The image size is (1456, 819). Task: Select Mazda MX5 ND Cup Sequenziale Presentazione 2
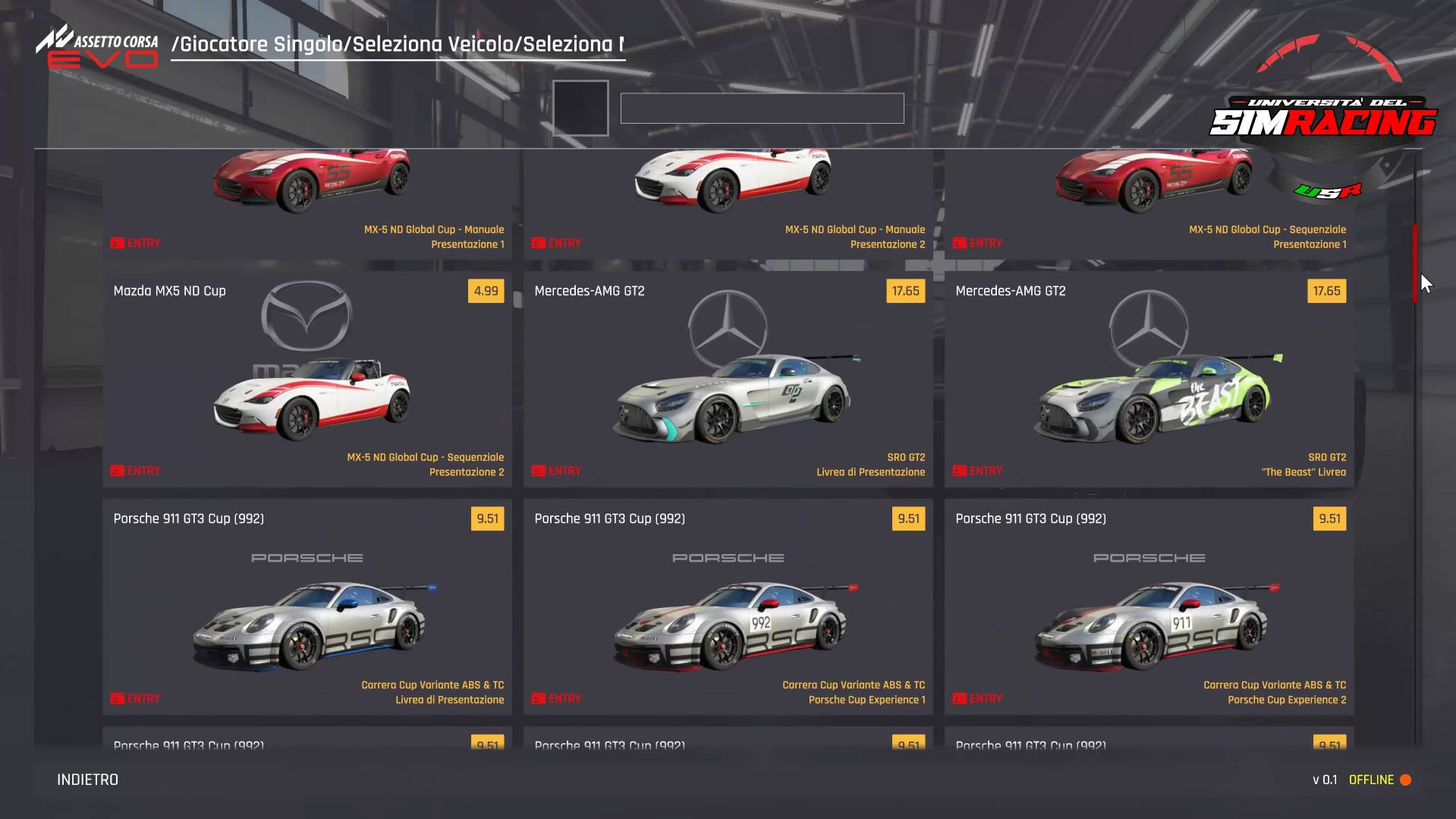click(307, 380)
